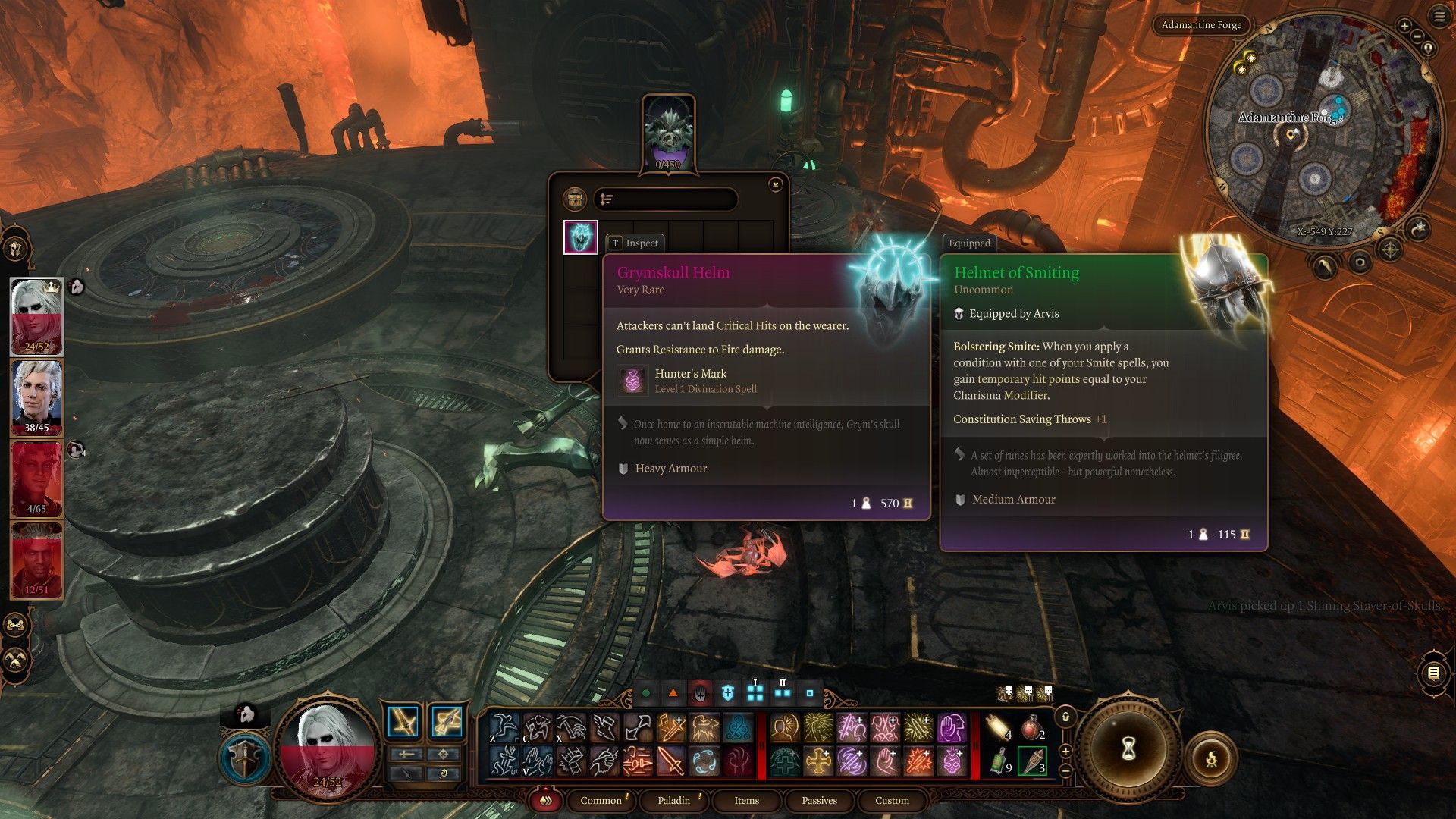
Task: Take all items with the chest button
Action: pos(576,199)
